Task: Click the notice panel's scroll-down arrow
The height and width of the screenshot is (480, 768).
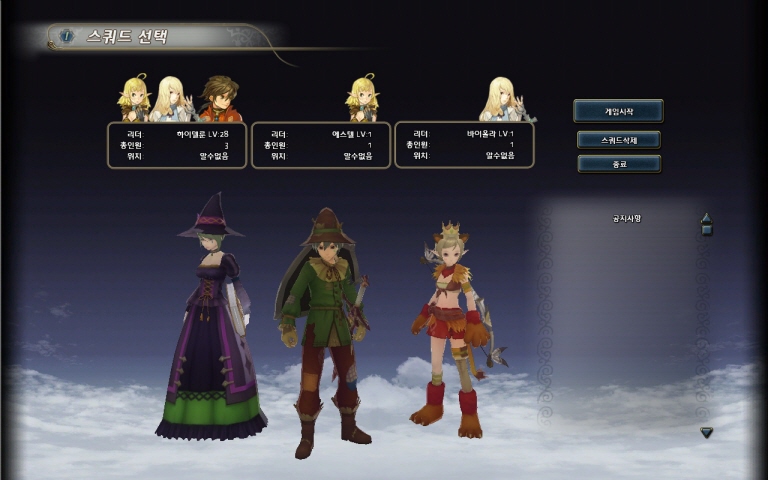Action: pyautogui.click(x=706, y=432)
